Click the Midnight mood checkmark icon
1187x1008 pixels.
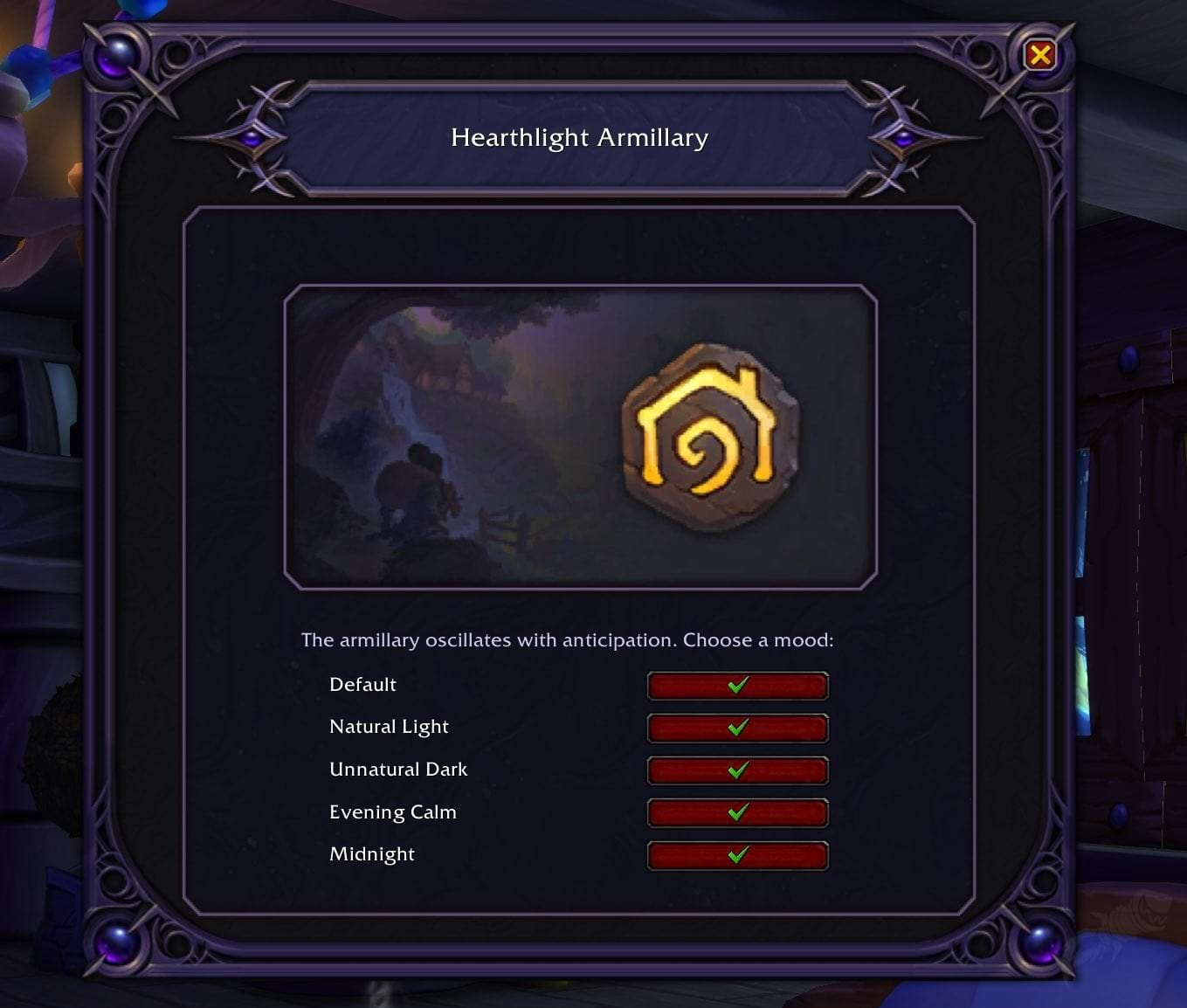coord(736,856)
